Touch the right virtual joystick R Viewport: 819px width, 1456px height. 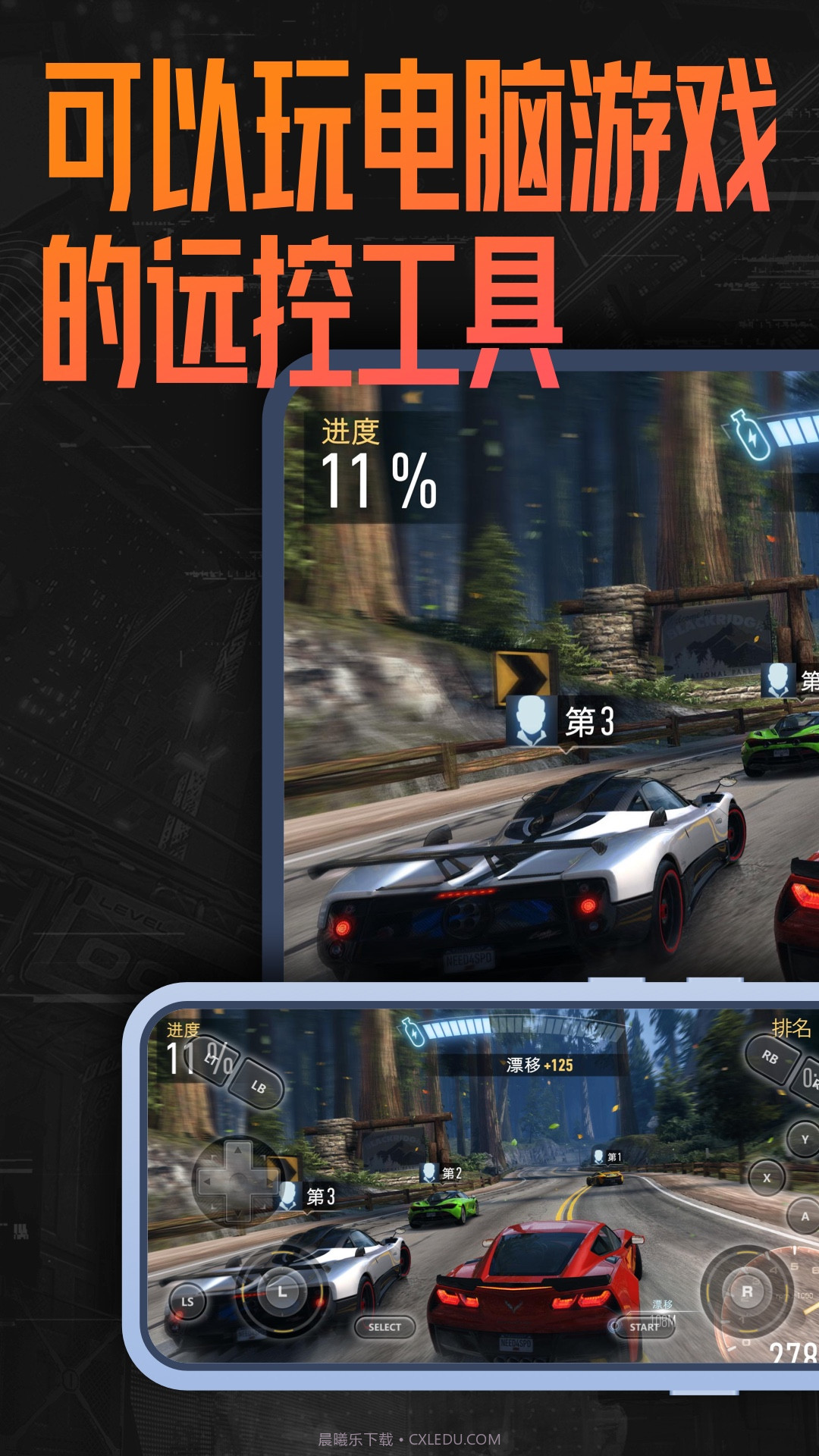click(x=746, y=1291)
